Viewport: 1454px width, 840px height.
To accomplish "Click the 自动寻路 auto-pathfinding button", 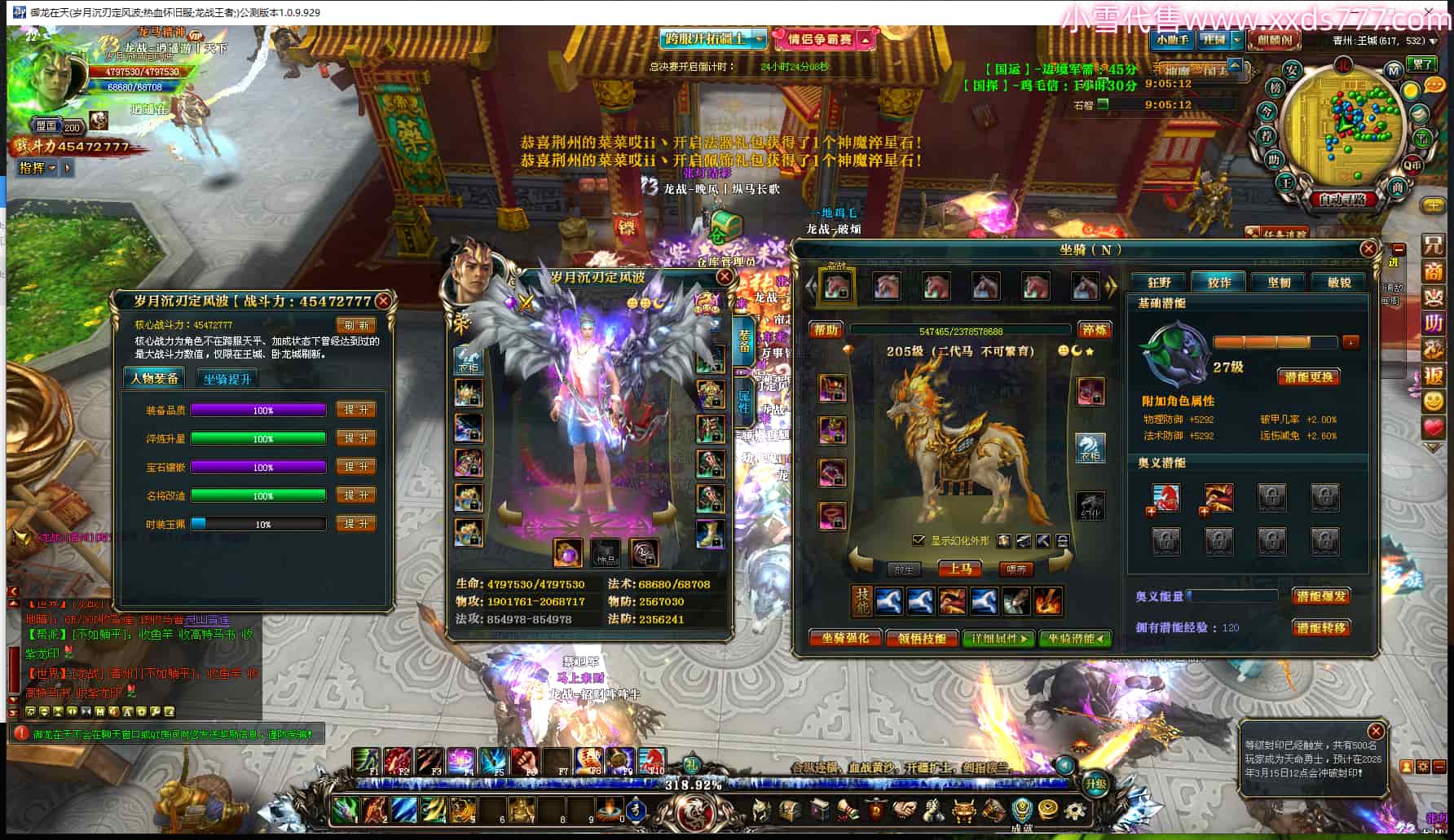I will pyautogui.click(x=1342, y=200).
